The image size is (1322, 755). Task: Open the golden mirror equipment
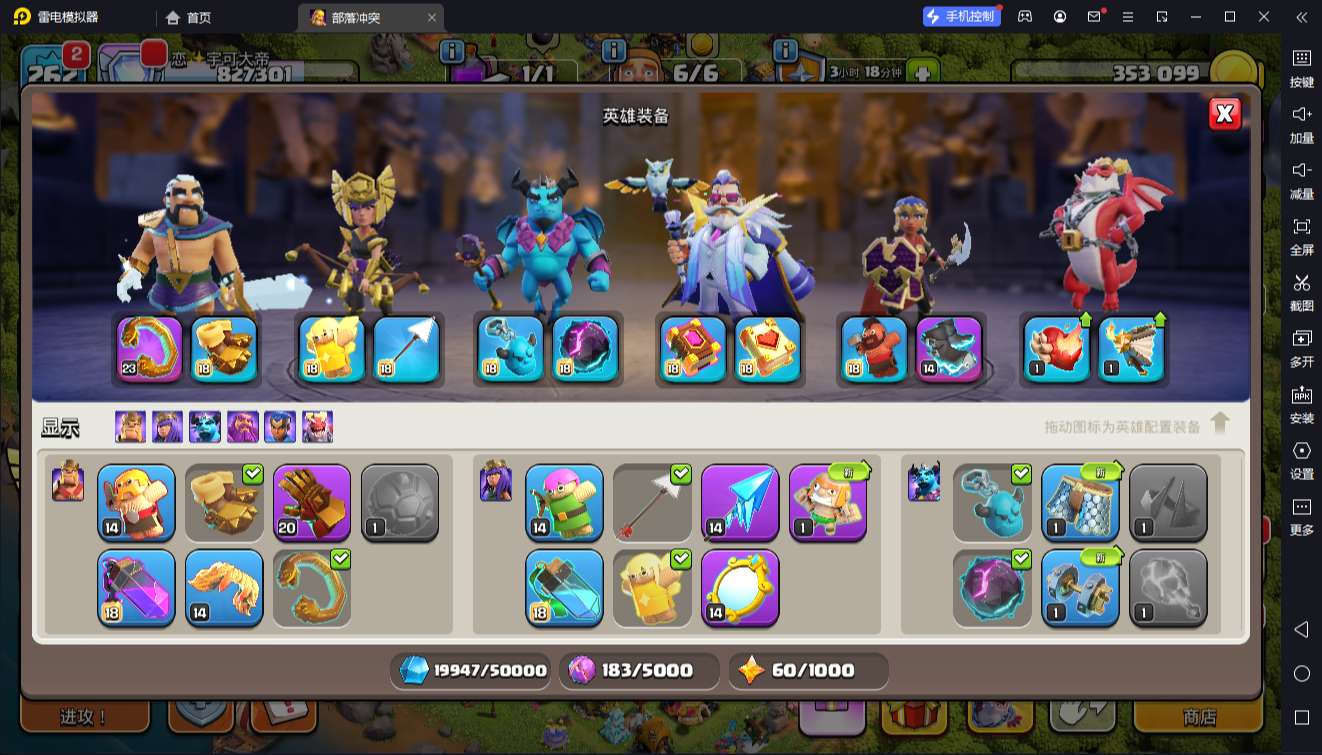click(740, 587)
